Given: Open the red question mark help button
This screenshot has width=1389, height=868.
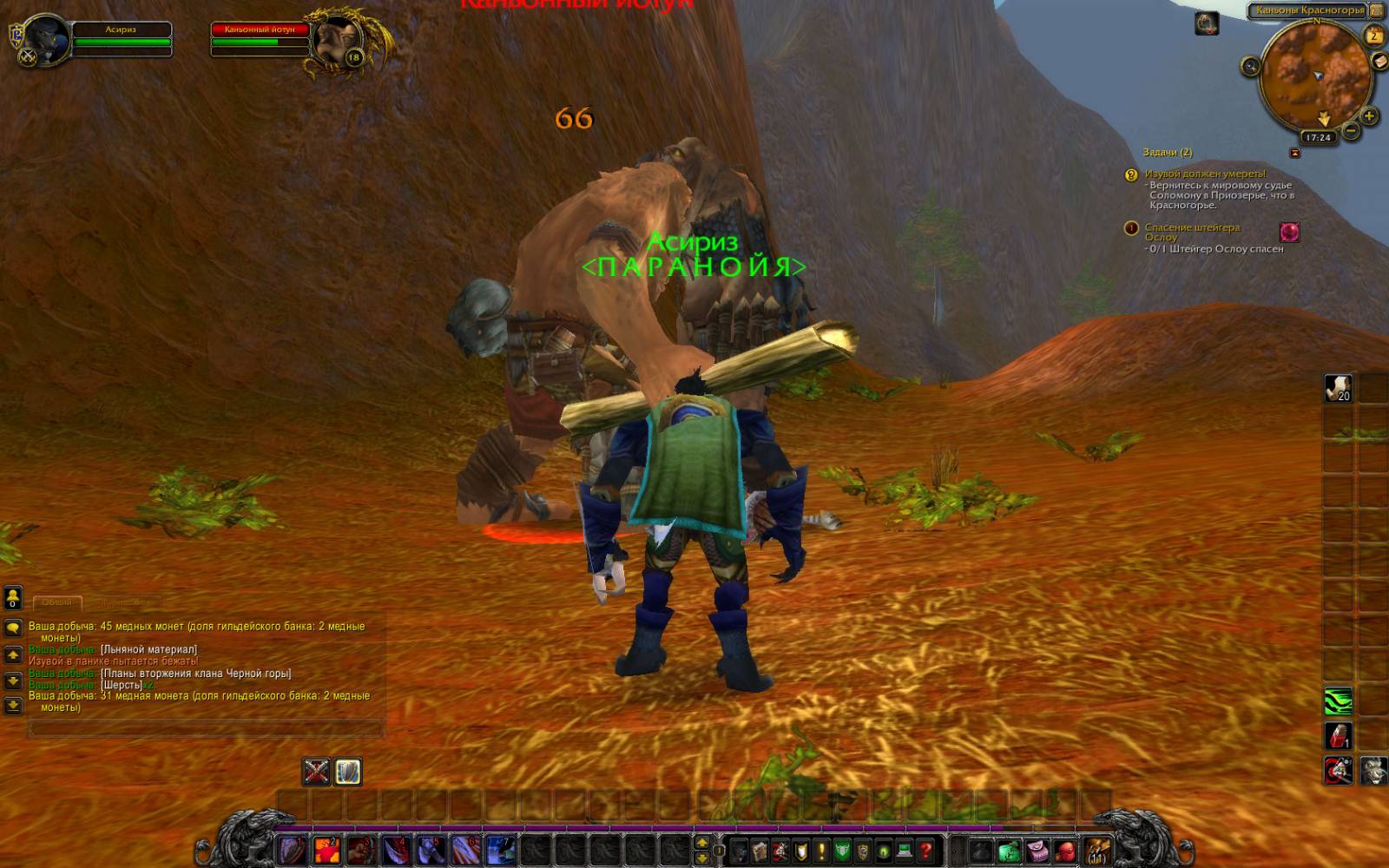Looking at the screenshot, I should [925, 850].
